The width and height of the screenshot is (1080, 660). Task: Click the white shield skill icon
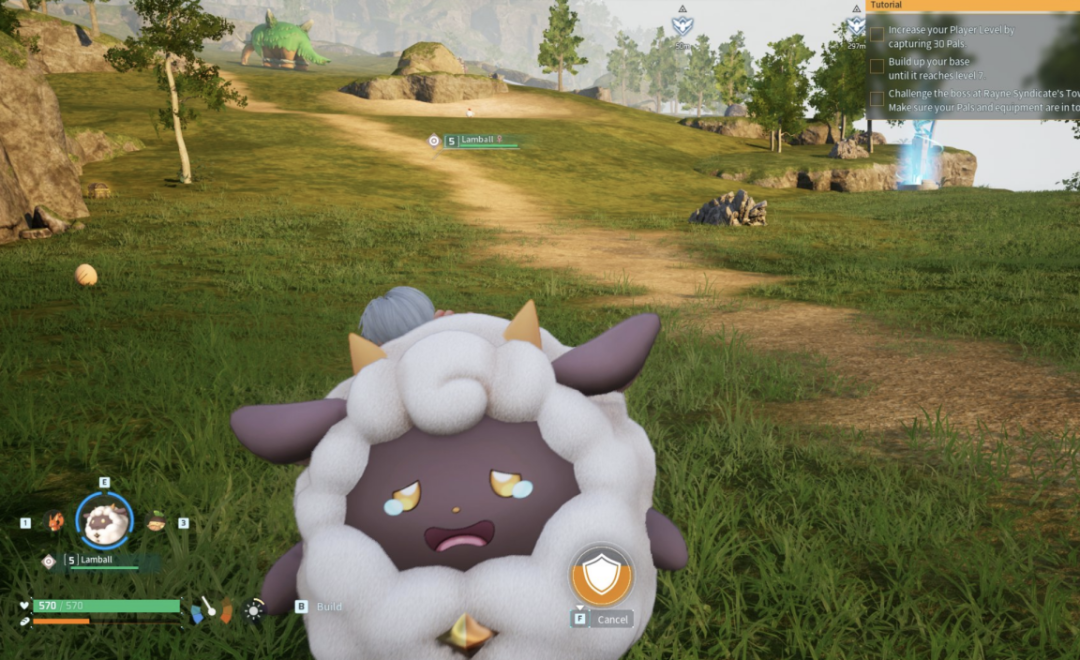[x=601, y=576]
